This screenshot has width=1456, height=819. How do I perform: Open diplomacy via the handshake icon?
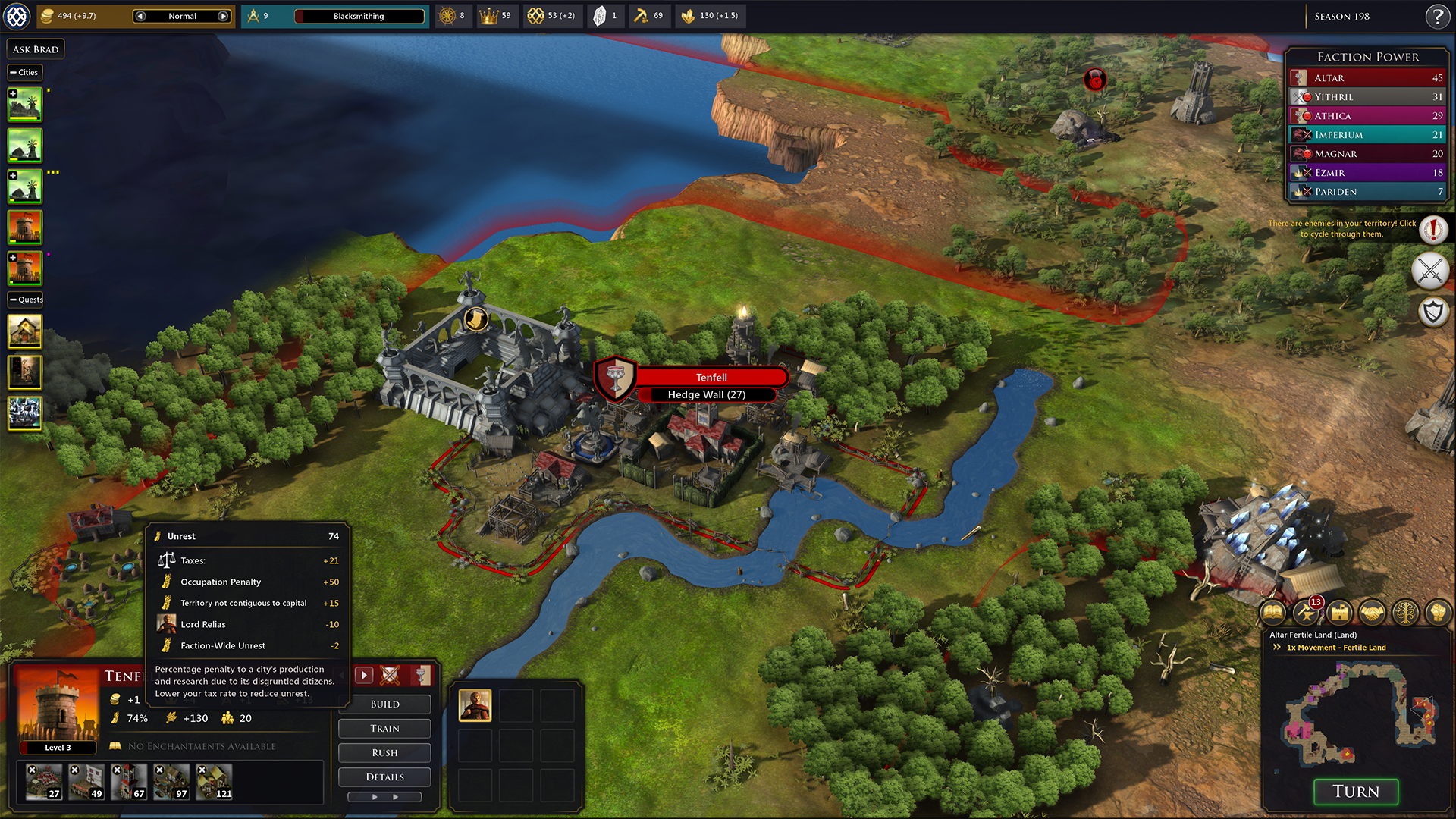(1372, 612)
